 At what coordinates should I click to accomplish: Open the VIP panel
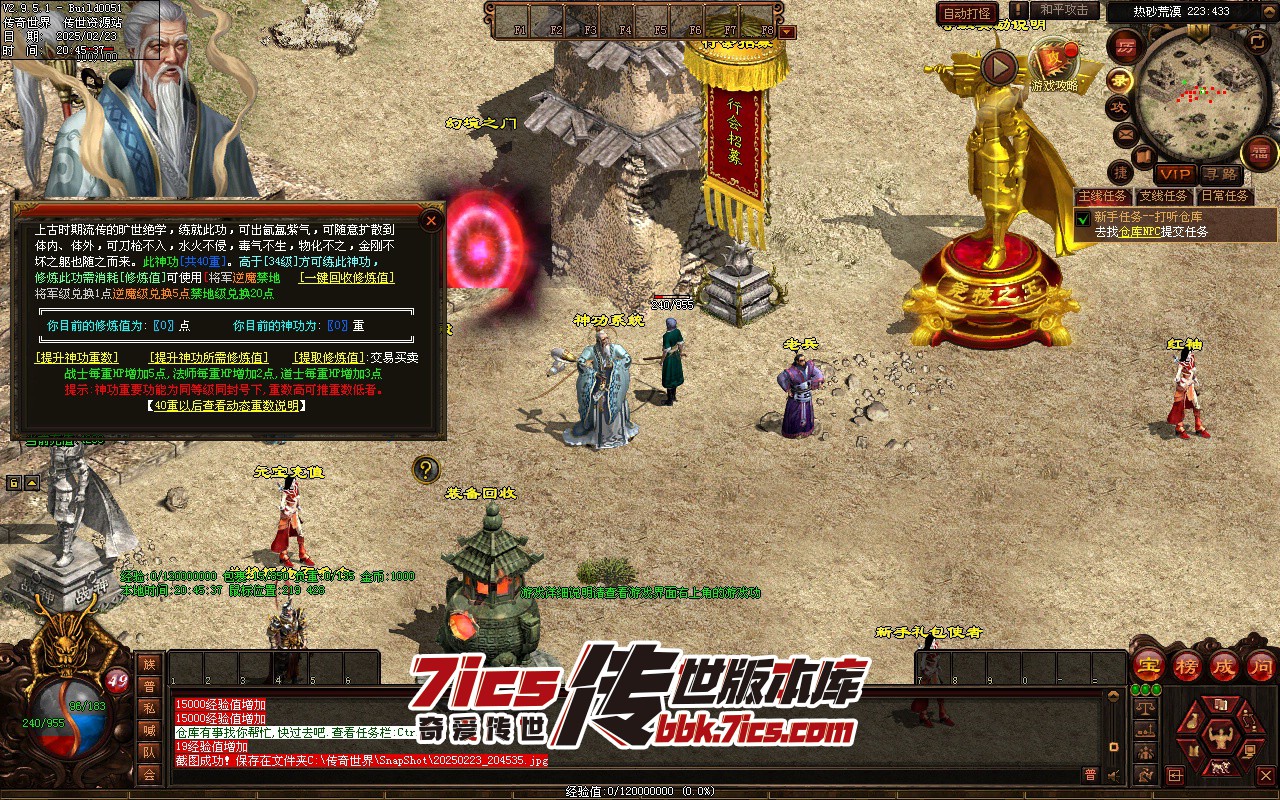coord(1175,174)
